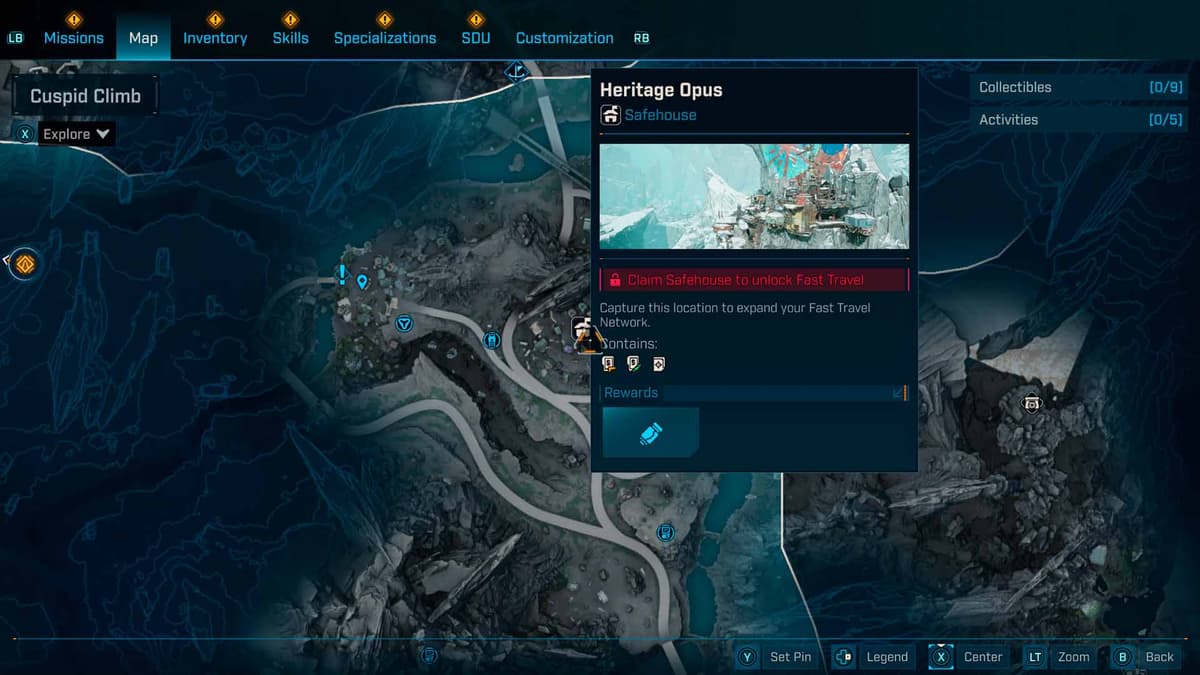Open the Activities tracker row

[x=1079, y=119]
